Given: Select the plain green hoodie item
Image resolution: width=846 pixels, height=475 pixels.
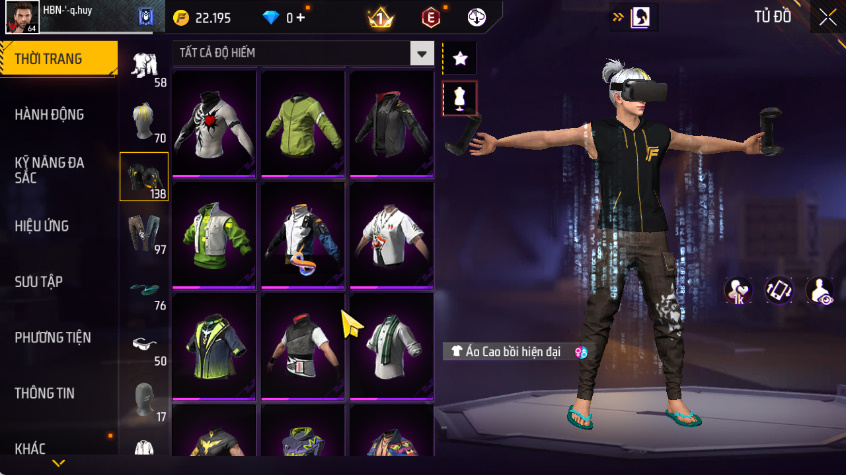Looking at the screenshot, I should click(302, 123).
